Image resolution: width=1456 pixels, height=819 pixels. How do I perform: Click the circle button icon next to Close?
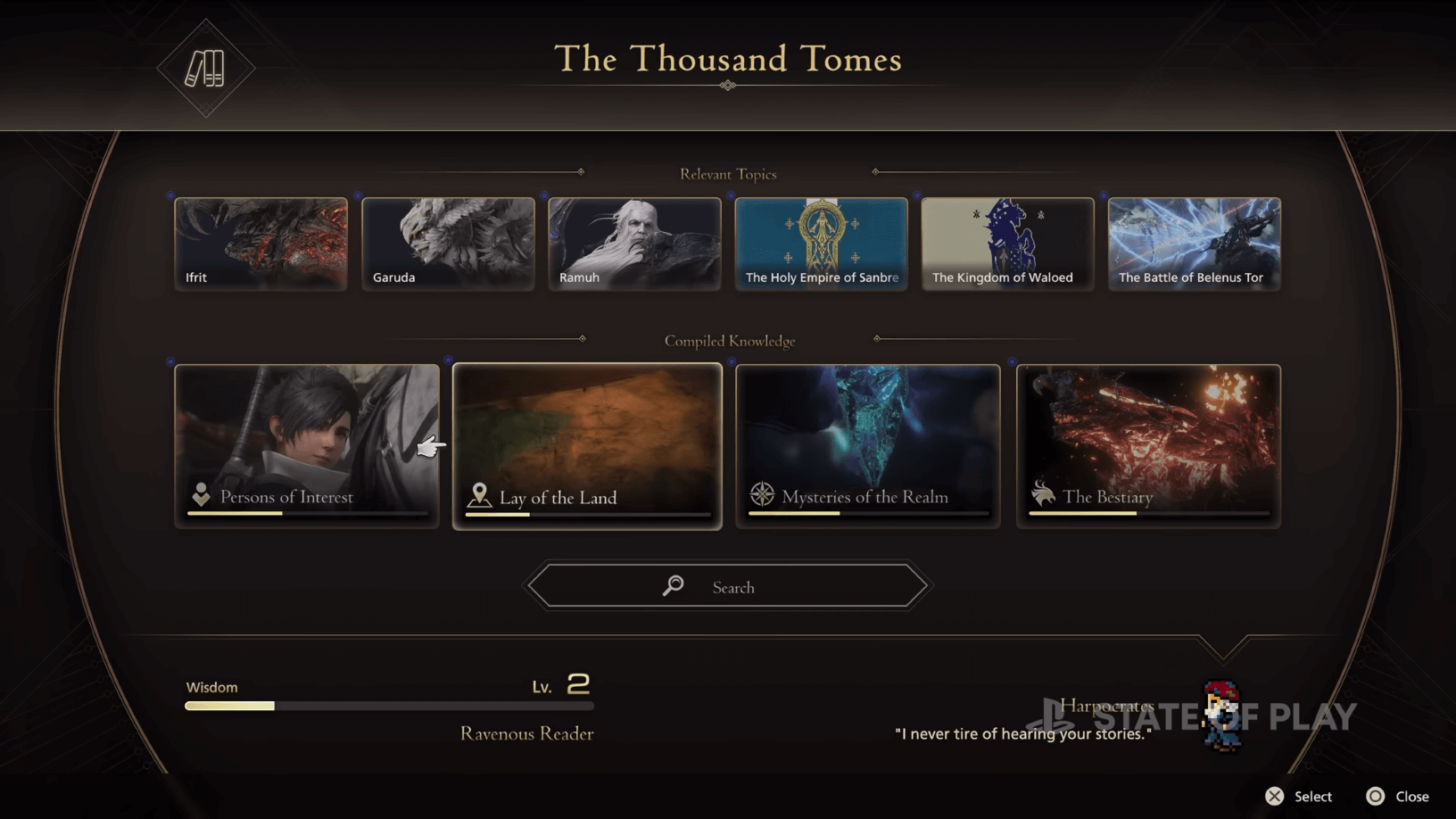click(x=1375, y=796)
